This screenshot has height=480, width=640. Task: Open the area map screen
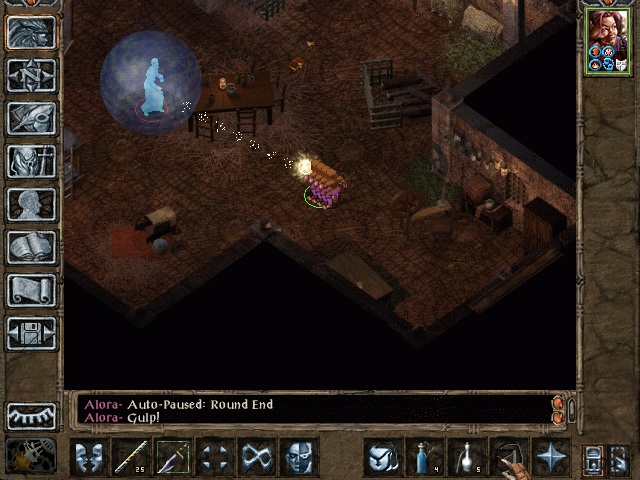click(31, 75)
